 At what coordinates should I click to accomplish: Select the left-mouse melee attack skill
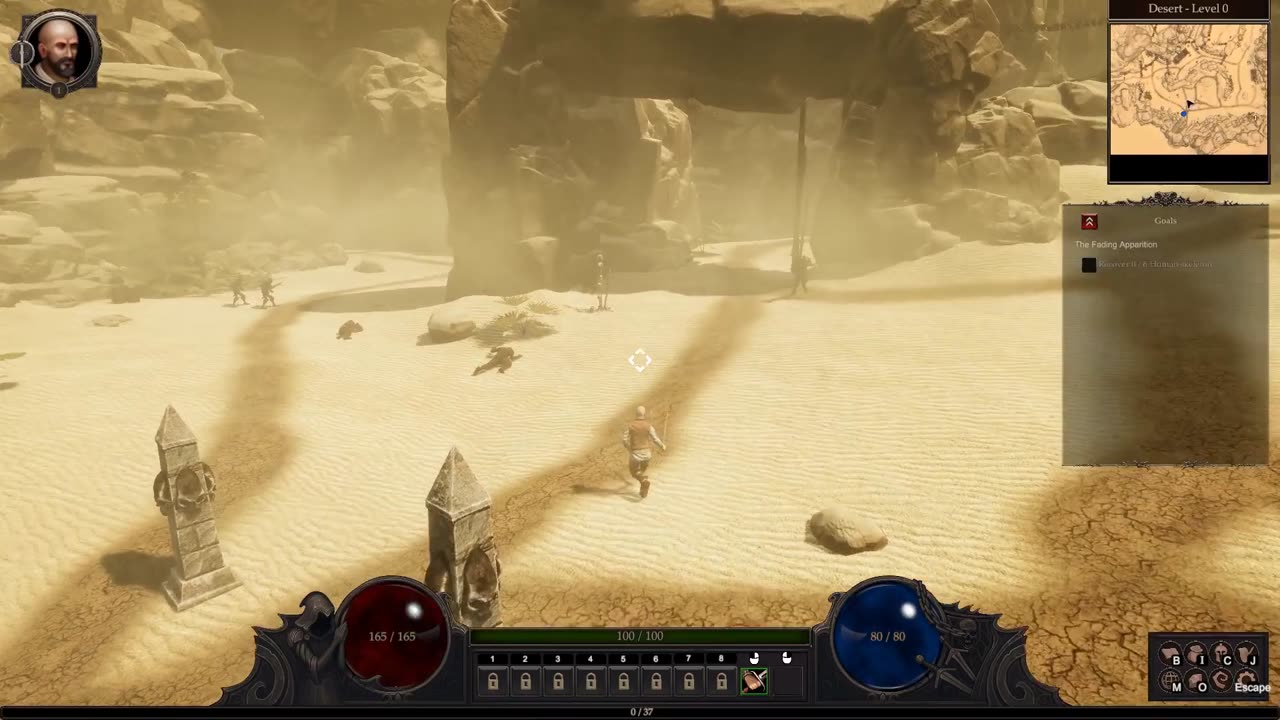[x=754, y=681]
